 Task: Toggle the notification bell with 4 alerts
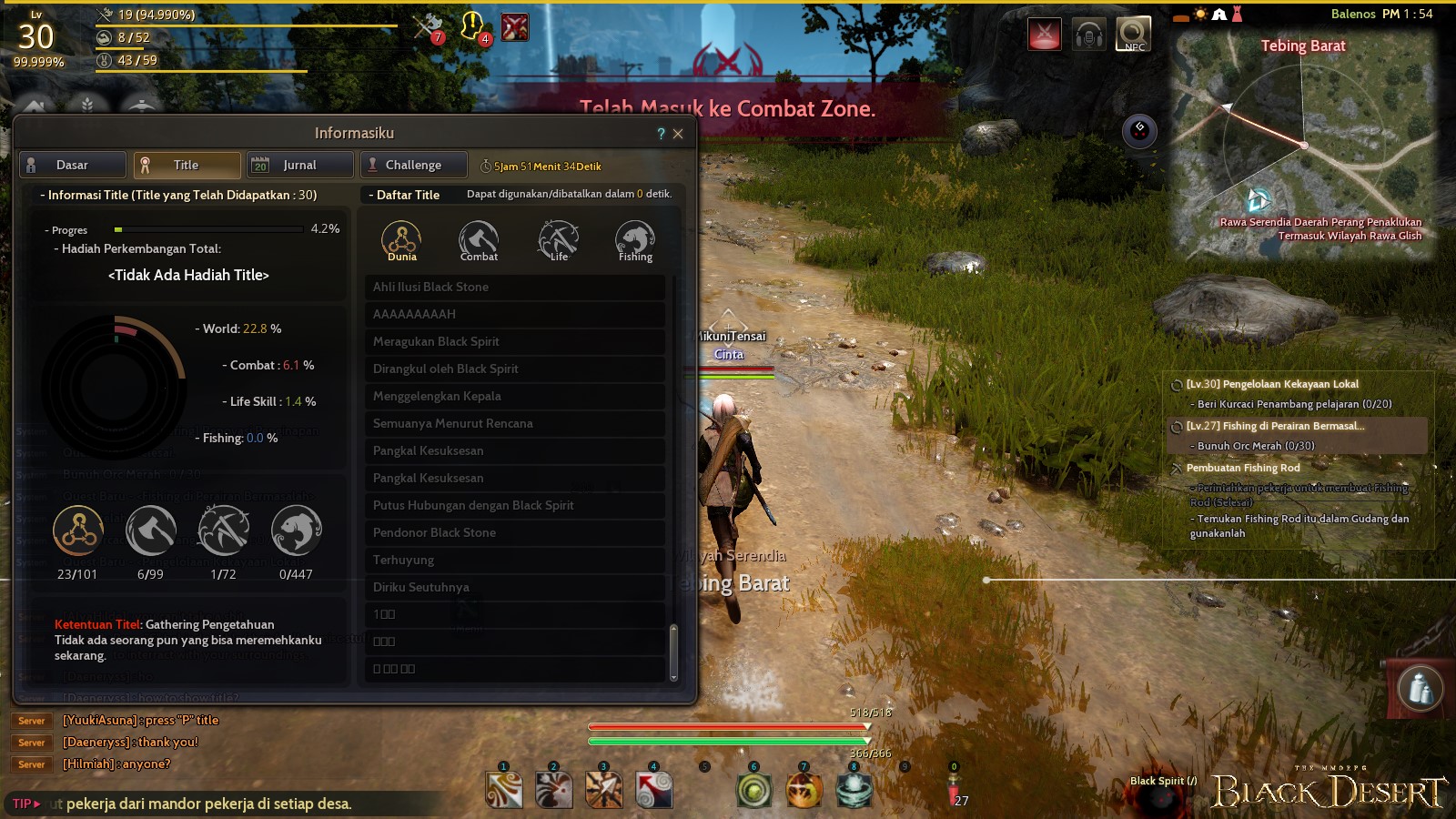[470, 24]
